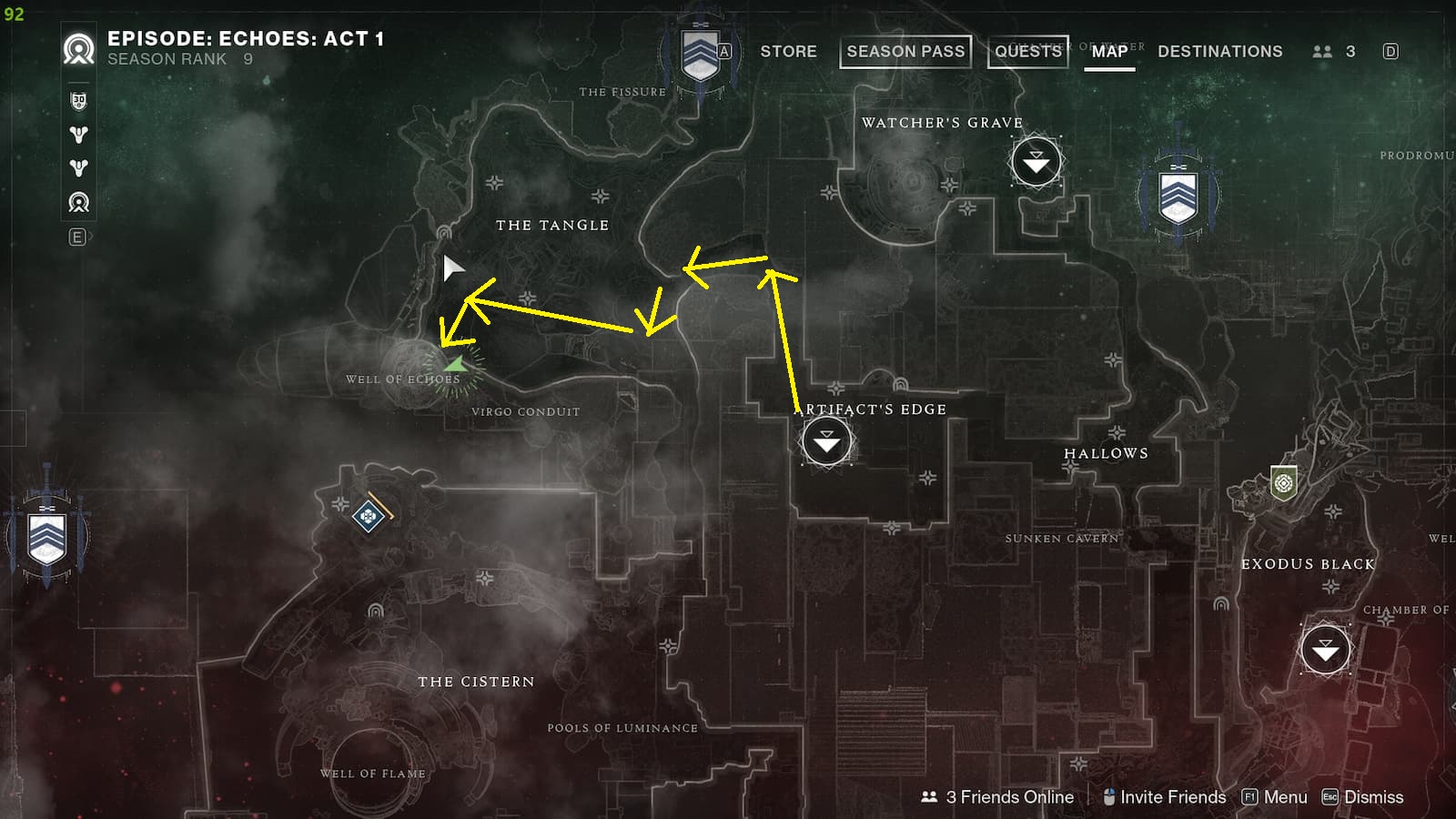The height and width of the screenshot is (819, 1456).
Task: Select the Exodus Black landing zone icon
Action: [1325, 649]
